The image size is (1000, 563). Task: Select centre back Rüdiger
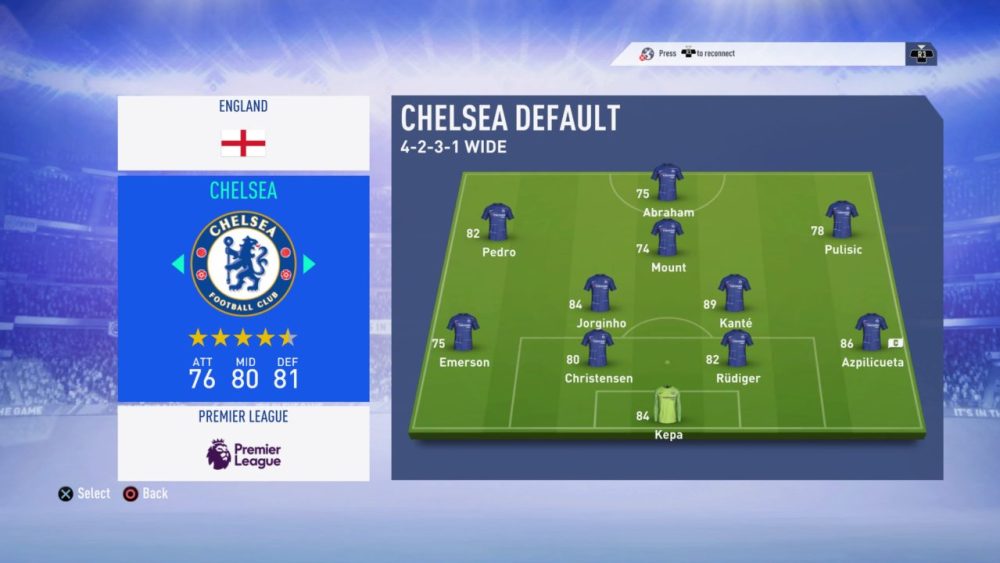[x=737, y=350]
